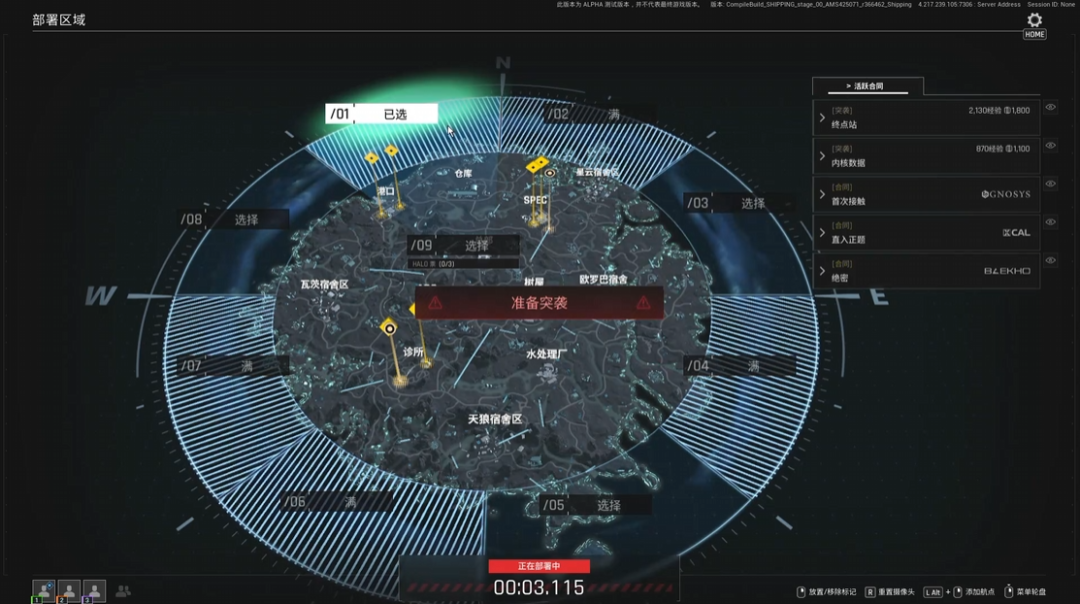Viewport: 1080px width, 604px height.
Task: Click the full /02 满 zone label
Action: pos(598,114)
